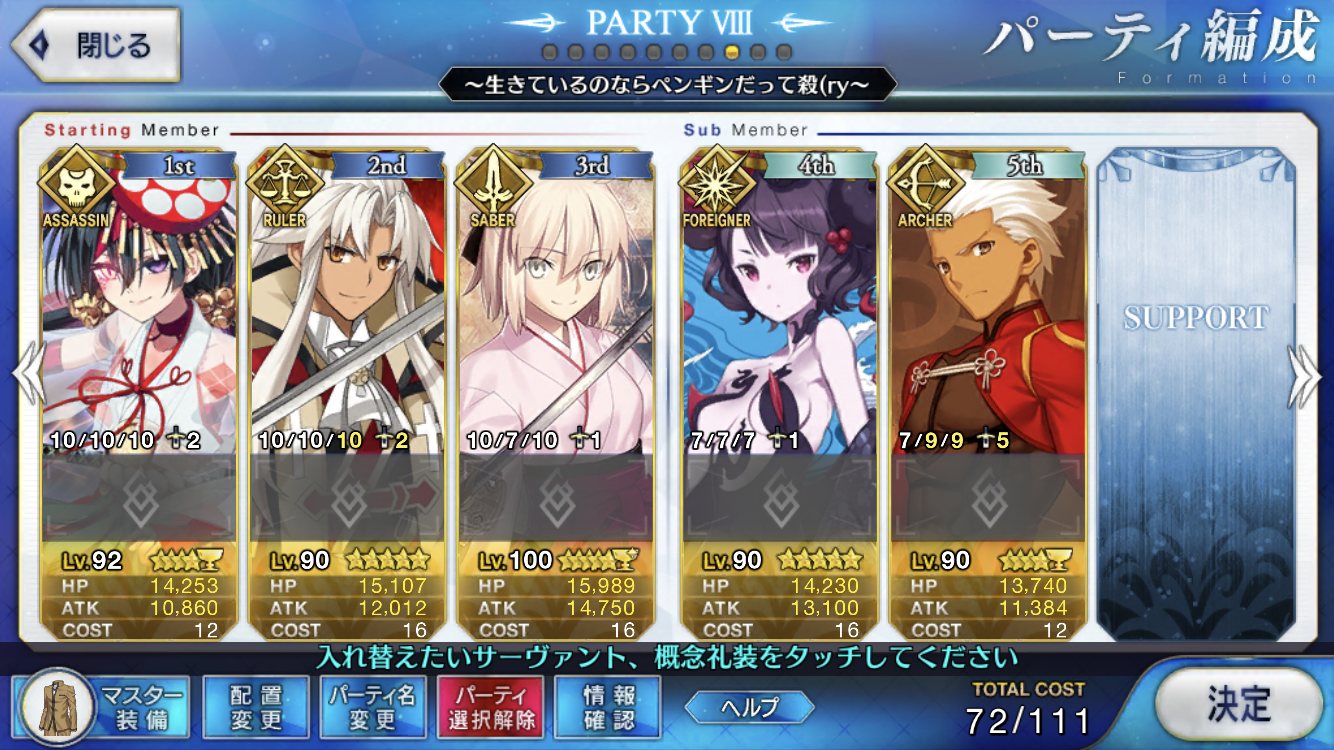1334x750 pixels.
Task: Select the empty craft essence slot under Archer
Action: [x=988, y=496]
